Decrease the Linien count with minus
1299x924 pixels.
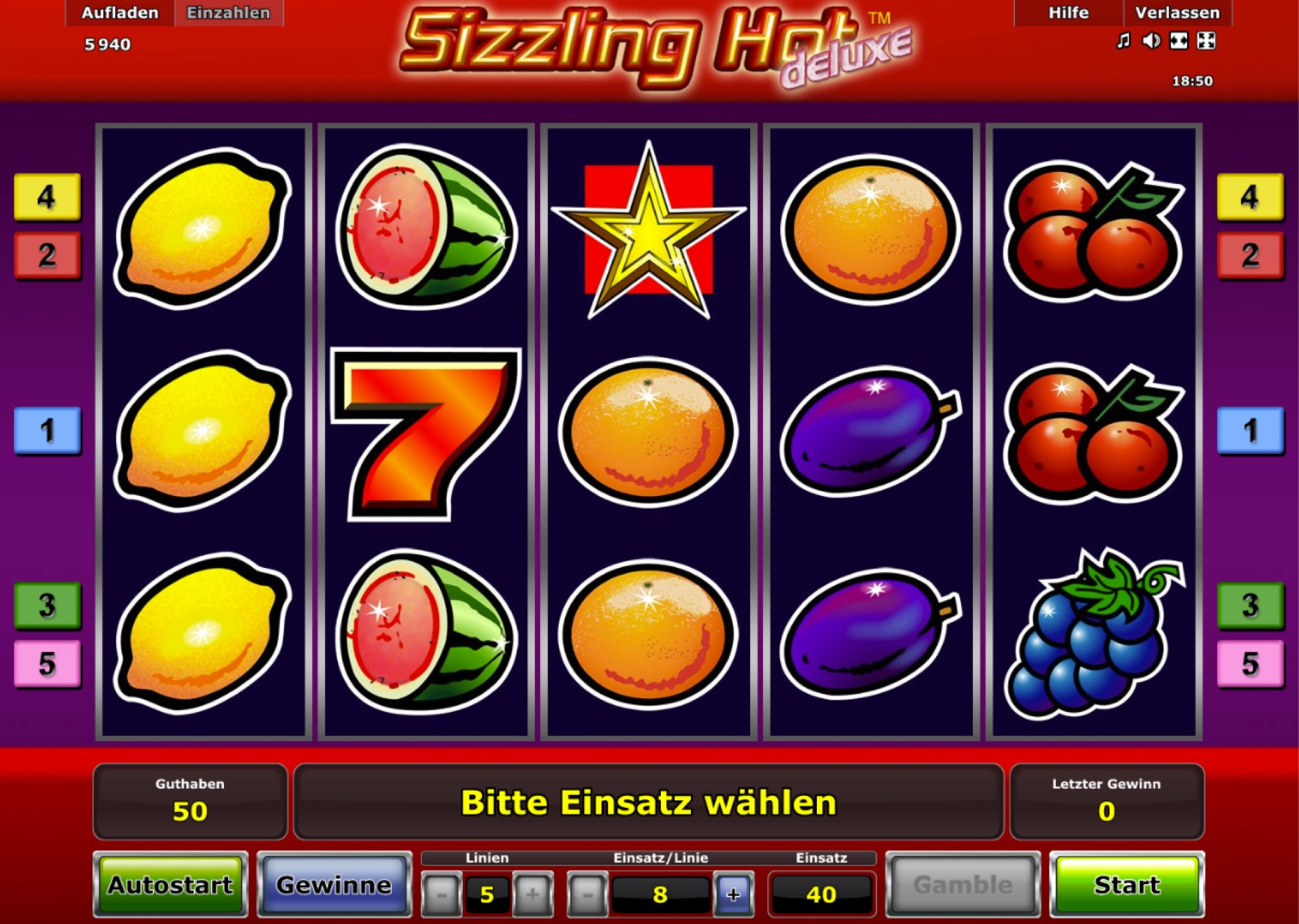coord(441,894)
